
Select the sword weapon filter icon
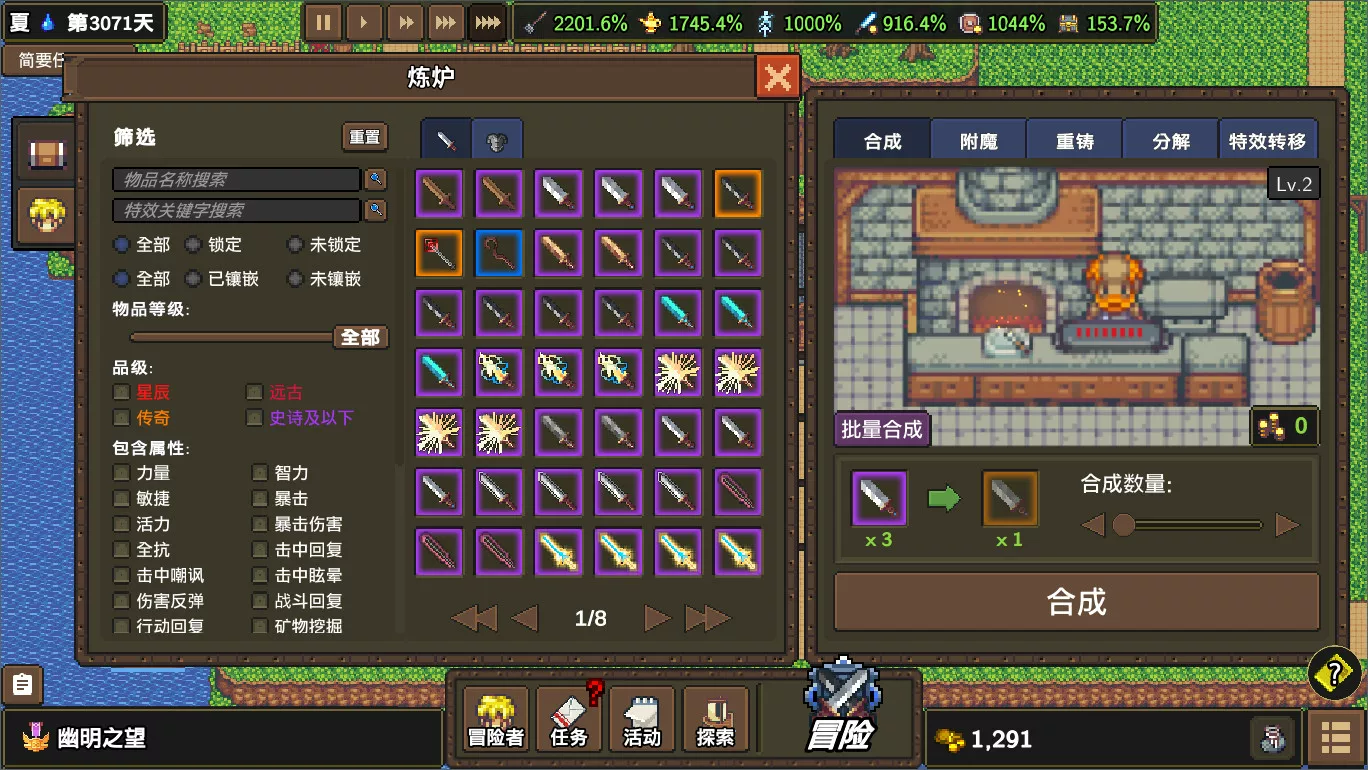(444, 138)
